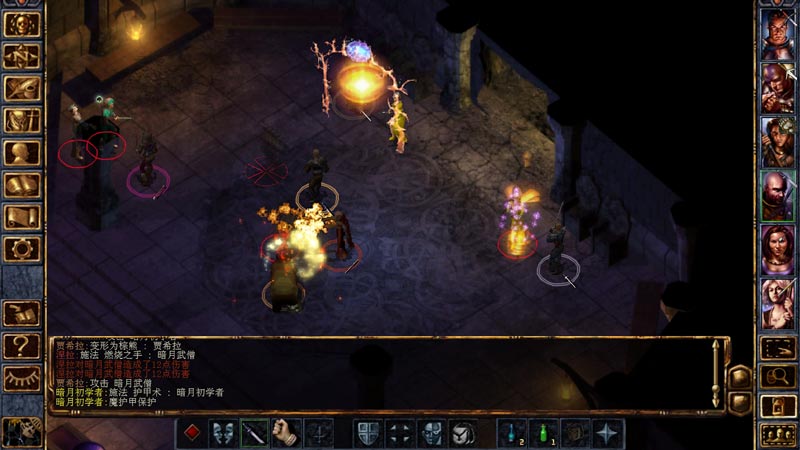Click the question mark help button
Viewport: 800px width, 450px height.
point(22,346)
